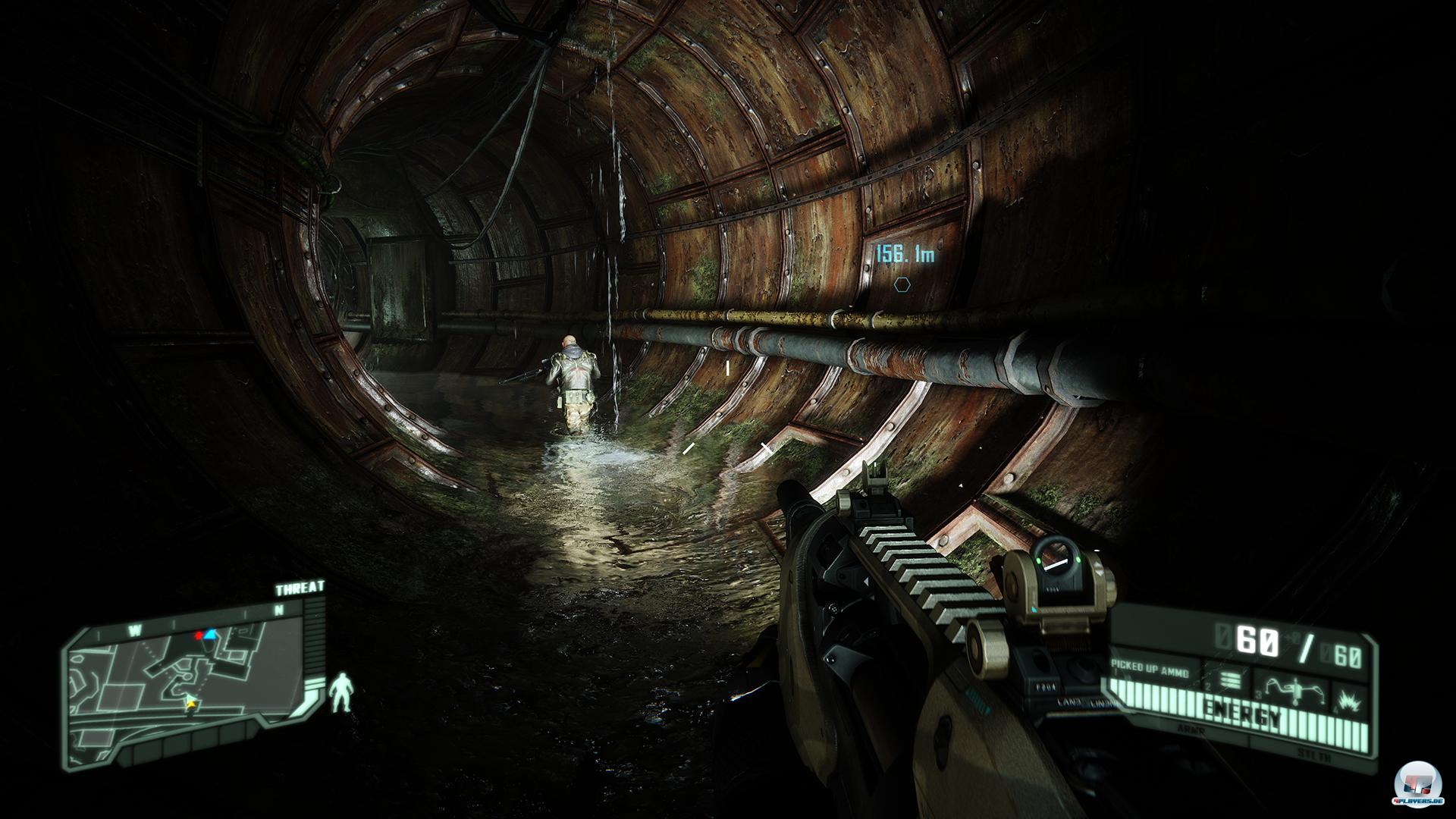Select the blue objective marker on minimap
The width and height of the screenshot is (1456, 819).
(212, 634)
